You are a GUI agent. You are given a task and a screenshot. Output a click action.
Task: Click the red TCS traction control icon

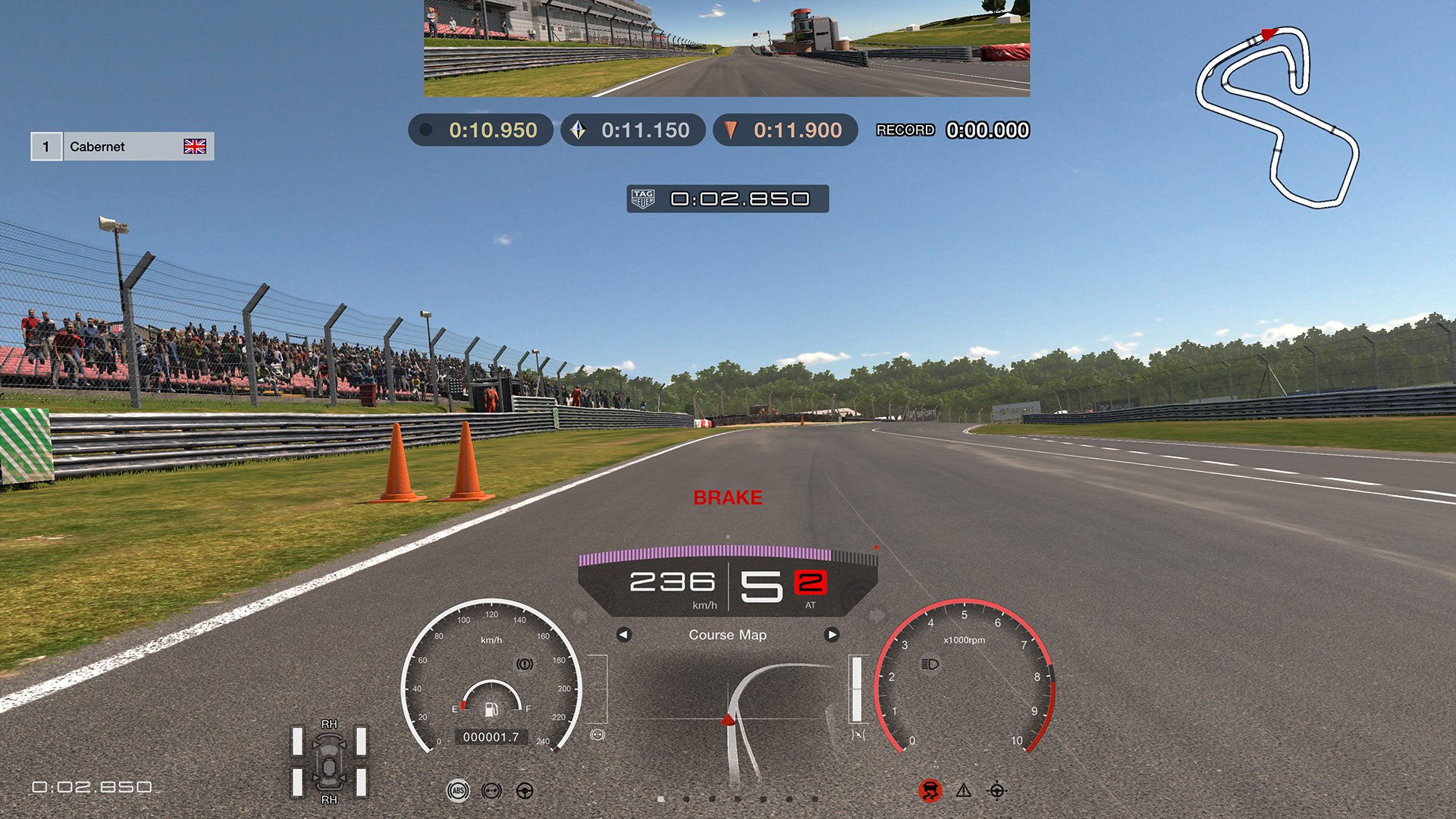pyautogui.click(x=930, y=789)
